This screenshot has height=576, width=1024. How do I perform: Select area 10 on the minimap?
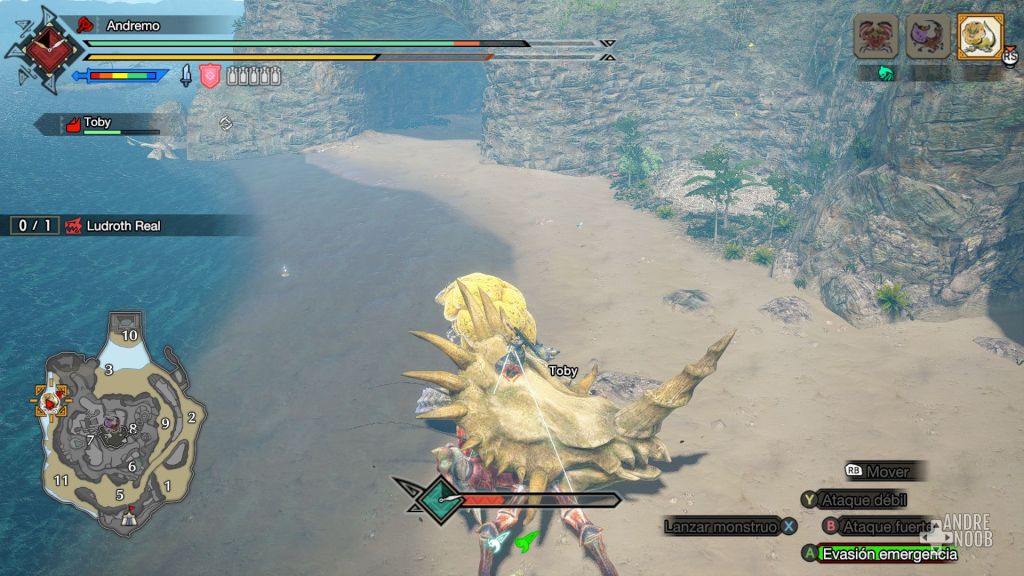tap(129, 335)
